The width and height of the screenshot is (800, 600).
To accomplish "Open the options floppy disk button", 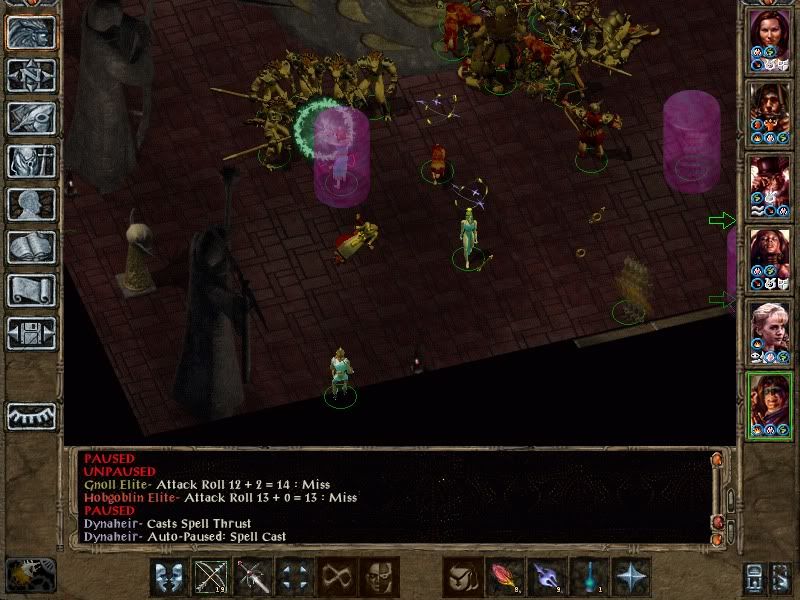I will click(32, 333).
